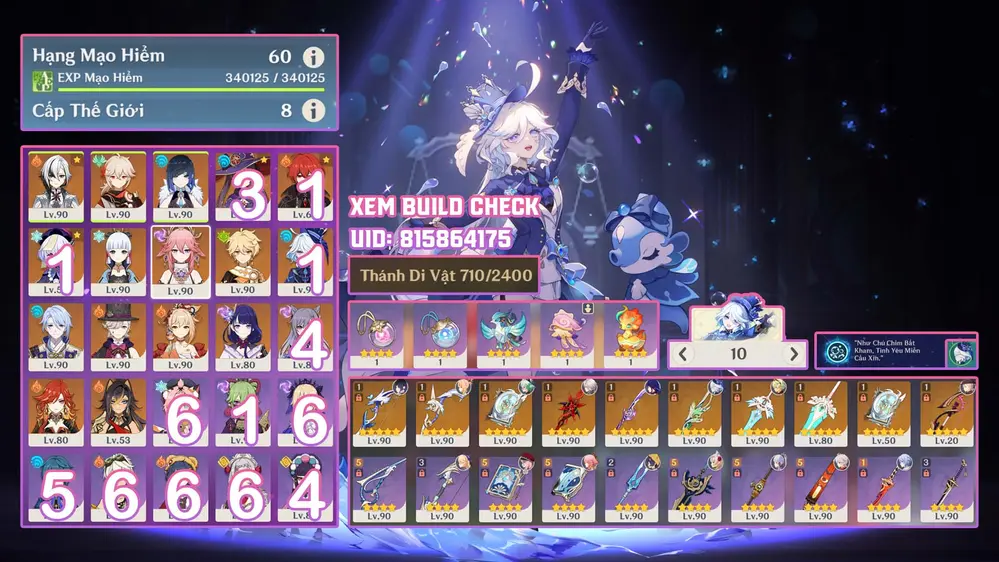Select the Lv.50 catalyst weapon slot
This screenshot has width=999, height=562.
(884, 411)
